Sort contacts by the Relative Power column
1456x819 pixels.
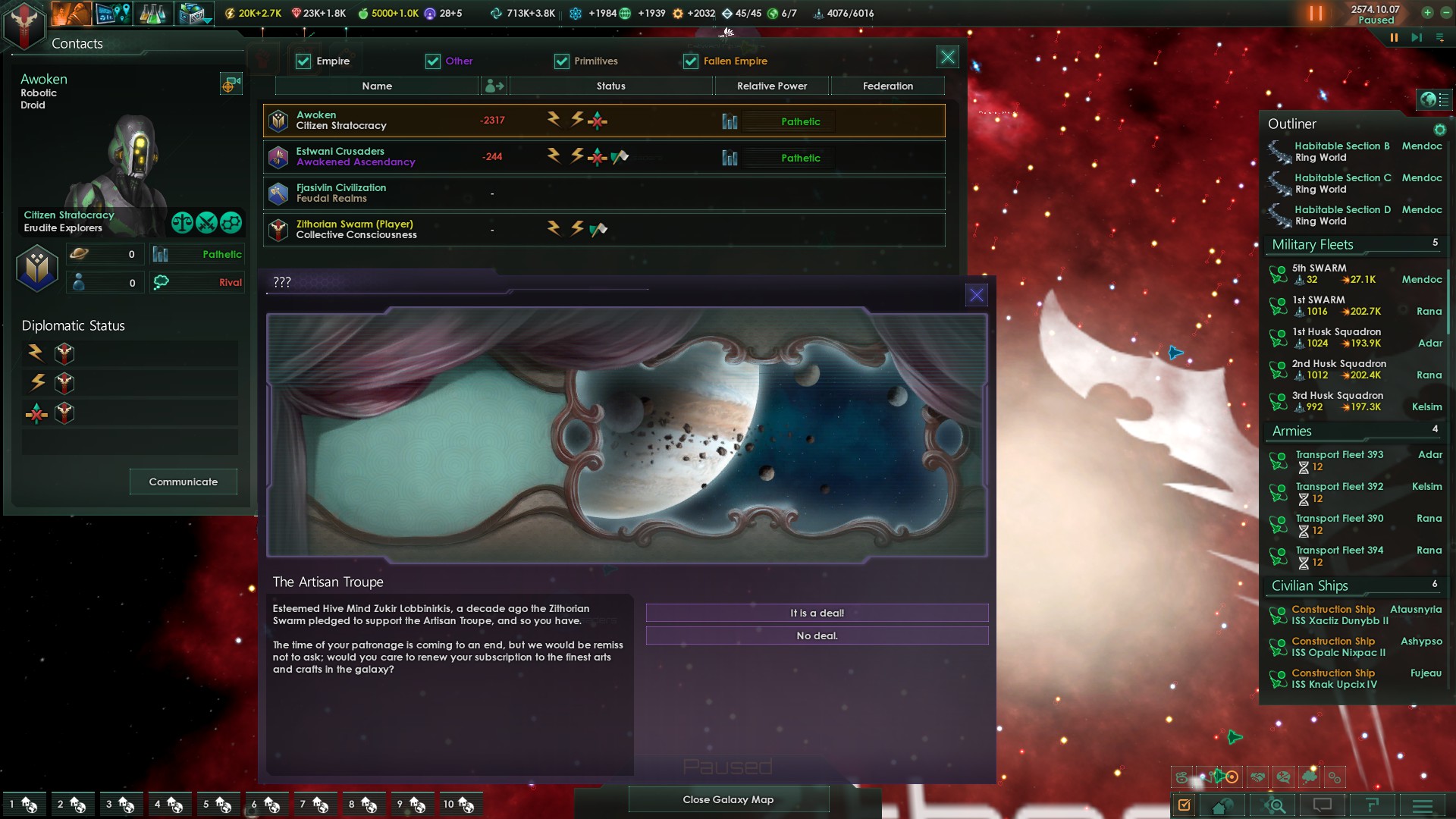(771, 86)
